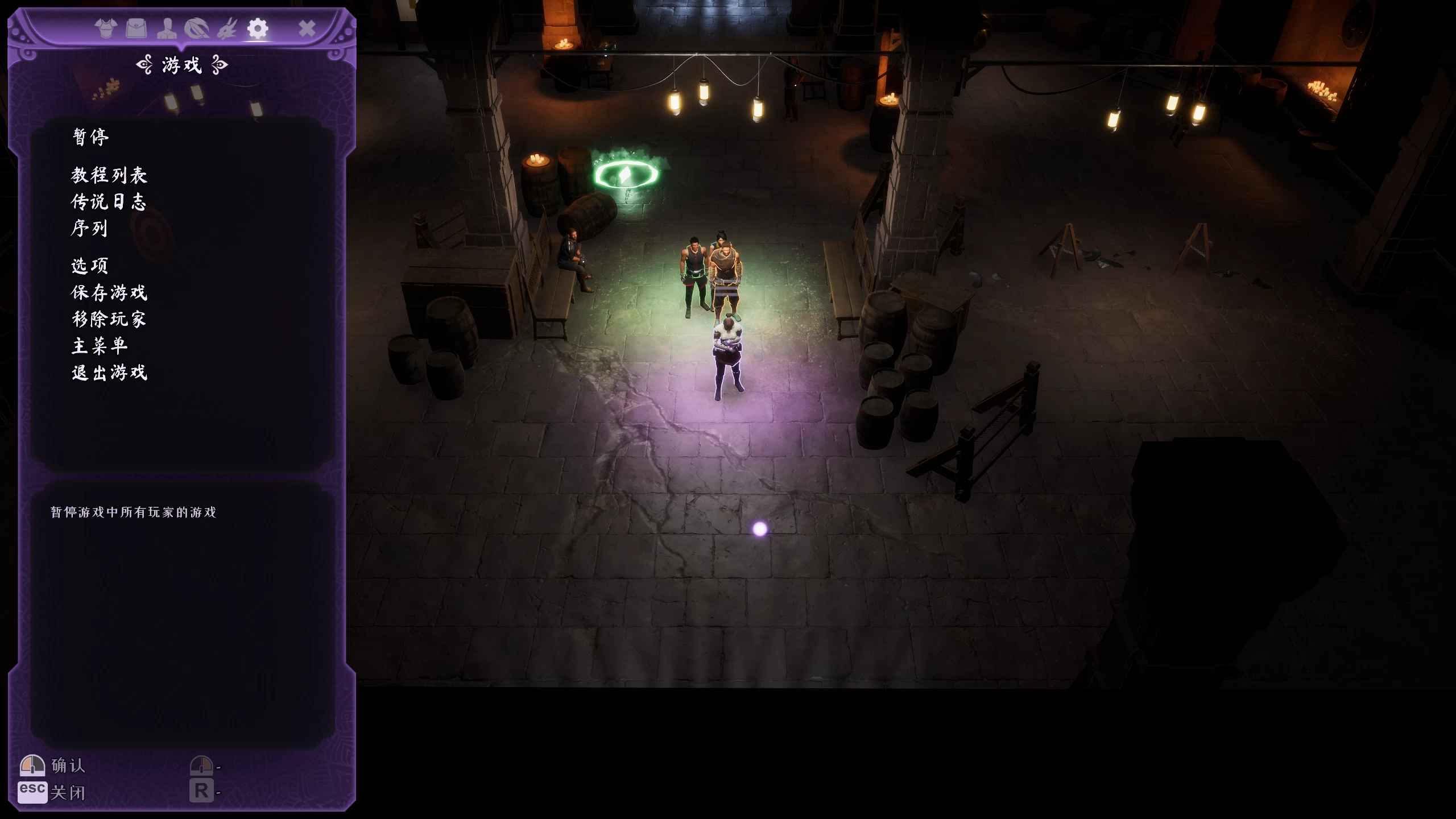Select 暂停 to pause the game

click(91, 137)
